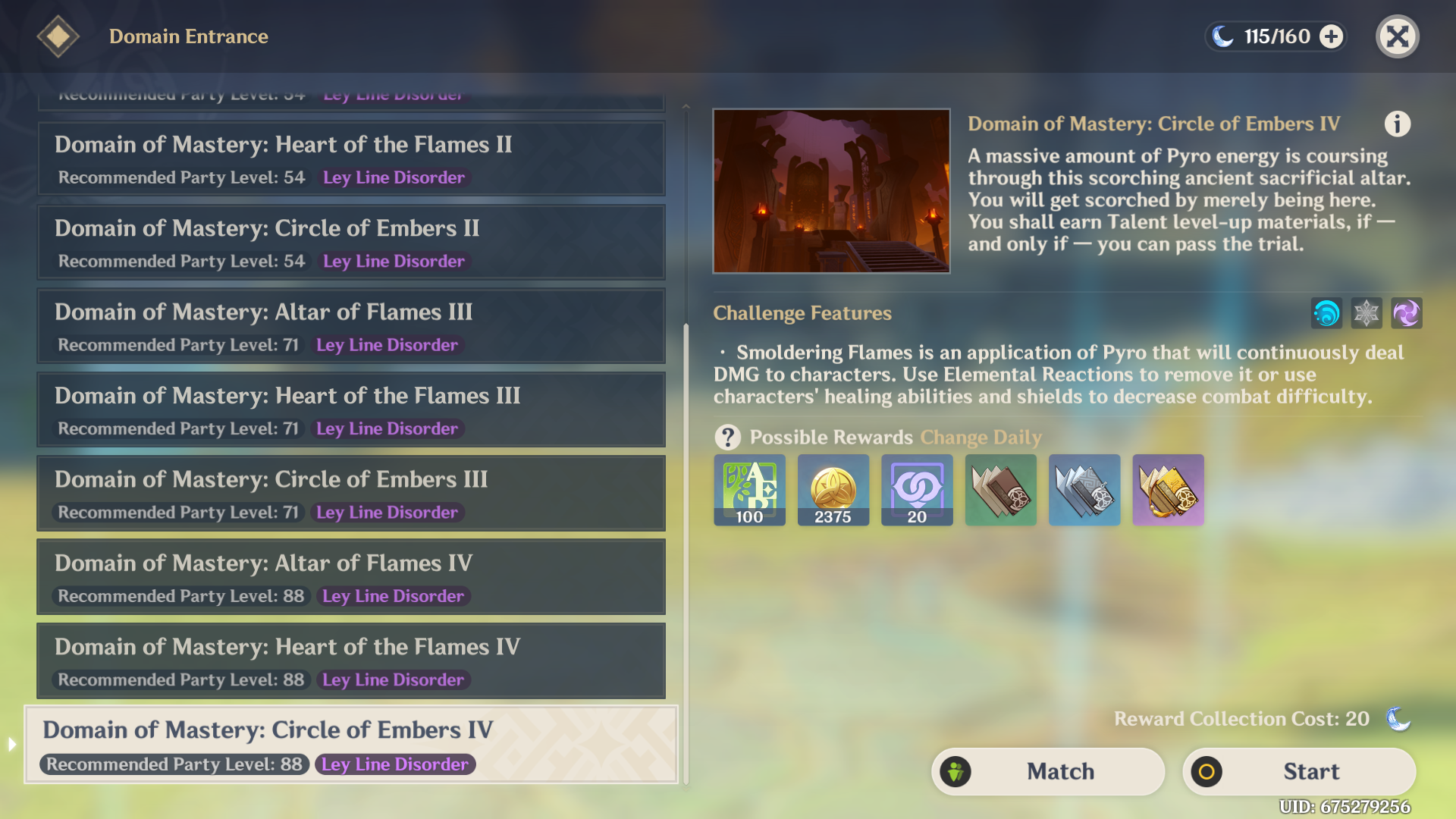Click the Cryo snowflake challenge icon

point(1366,313)
